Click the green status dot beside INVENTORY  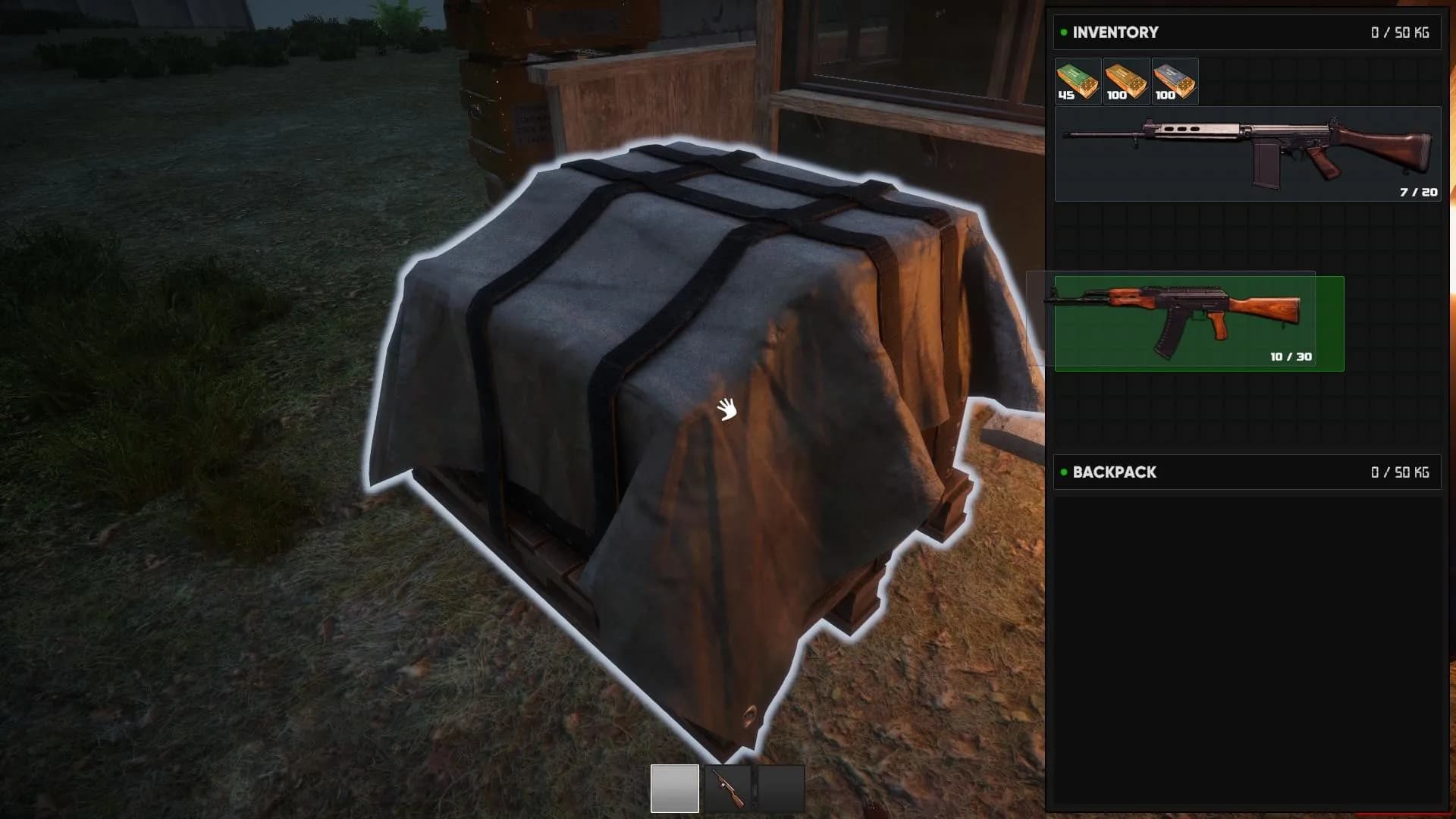pos(1062,32)
